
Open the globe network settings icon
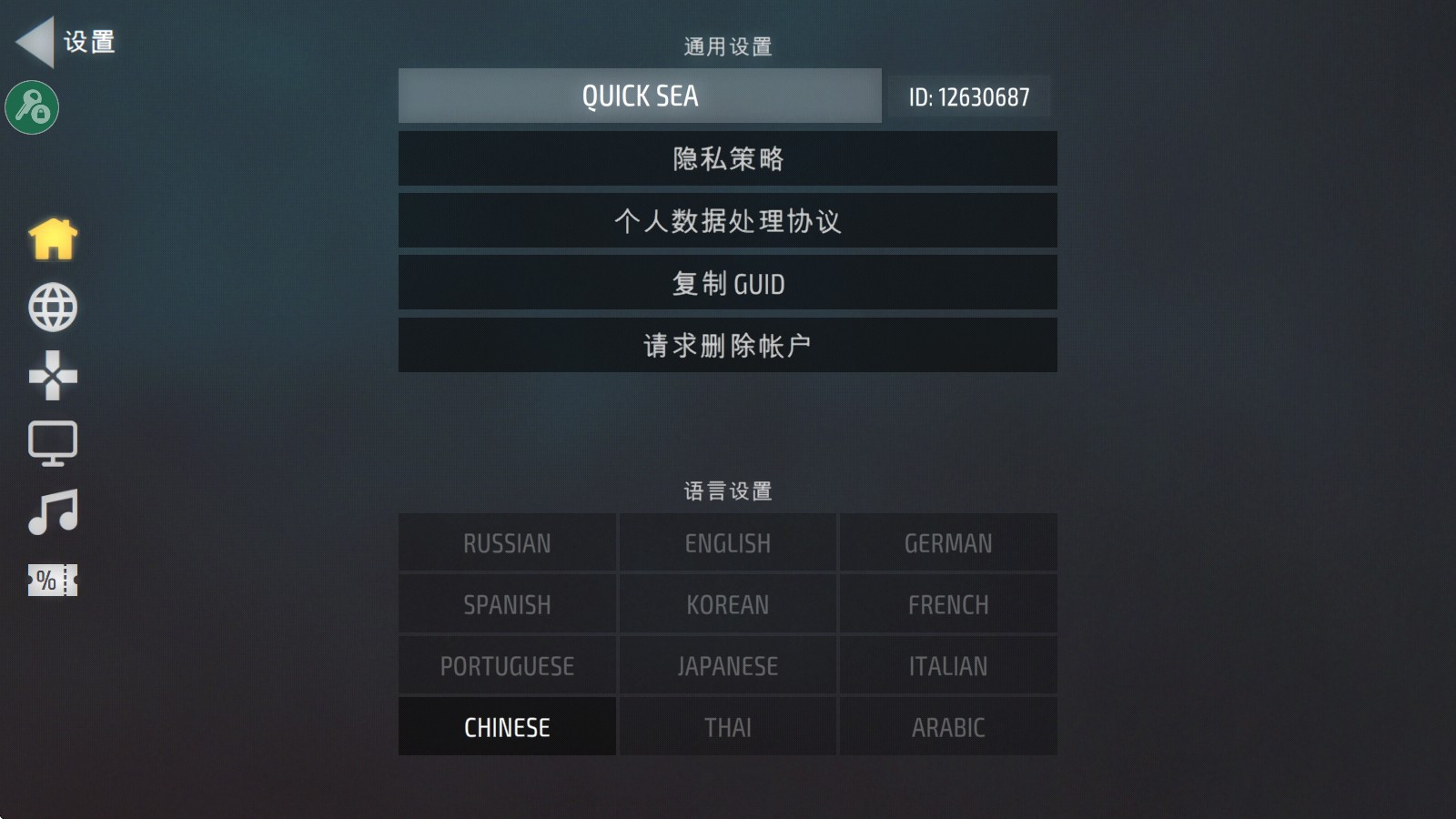52,306
